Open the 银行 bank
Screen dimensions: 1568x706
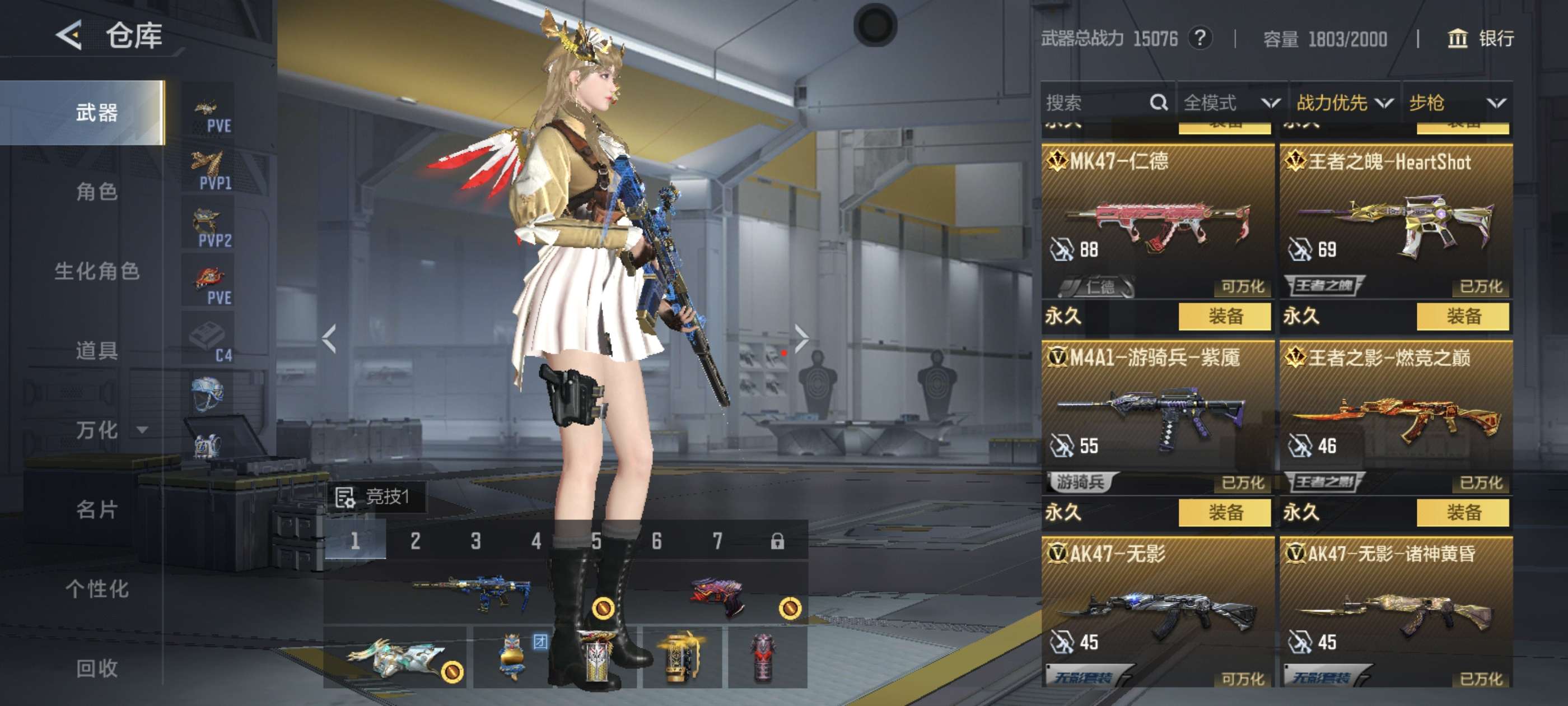click(x=1480, y=38)
